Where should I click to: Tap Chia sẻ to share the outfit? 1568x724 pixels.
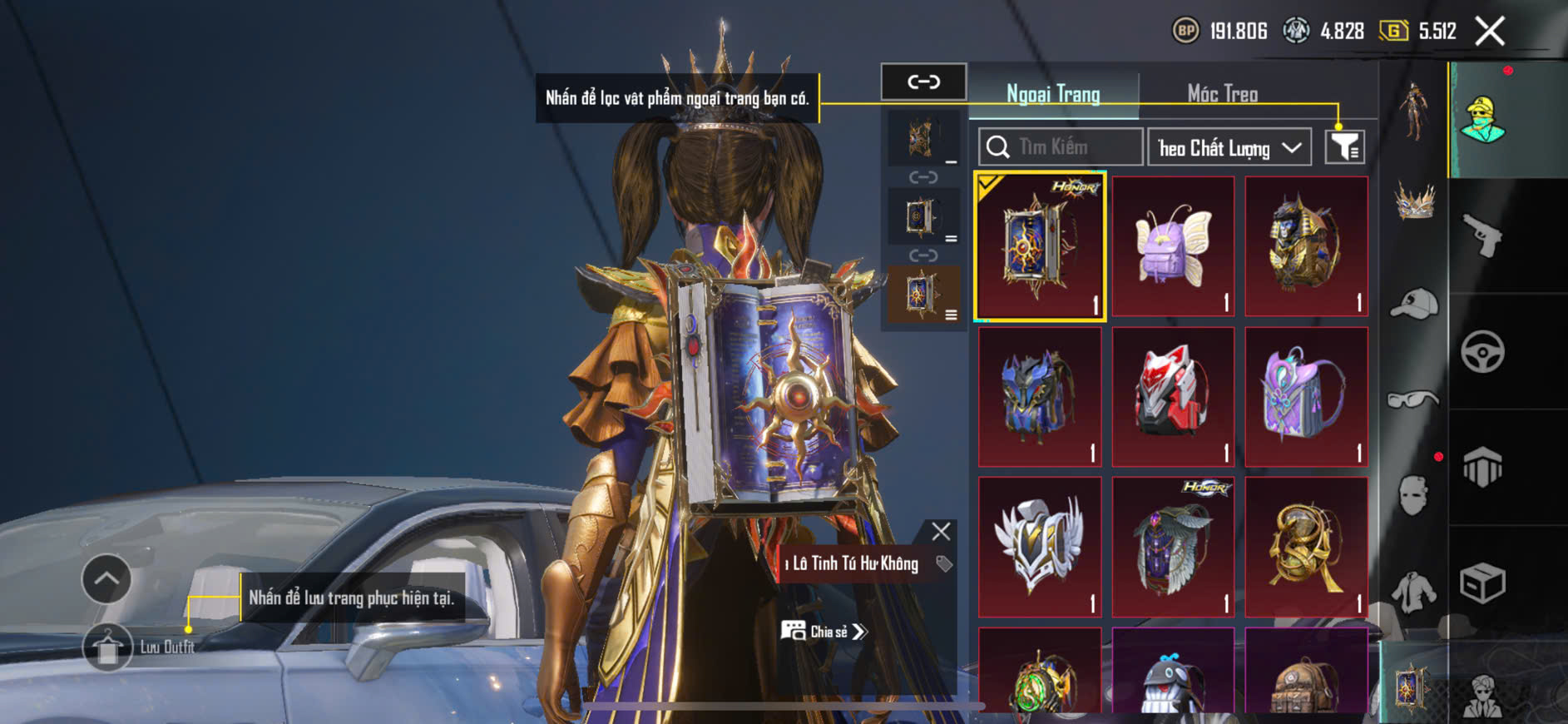point(824,632)
